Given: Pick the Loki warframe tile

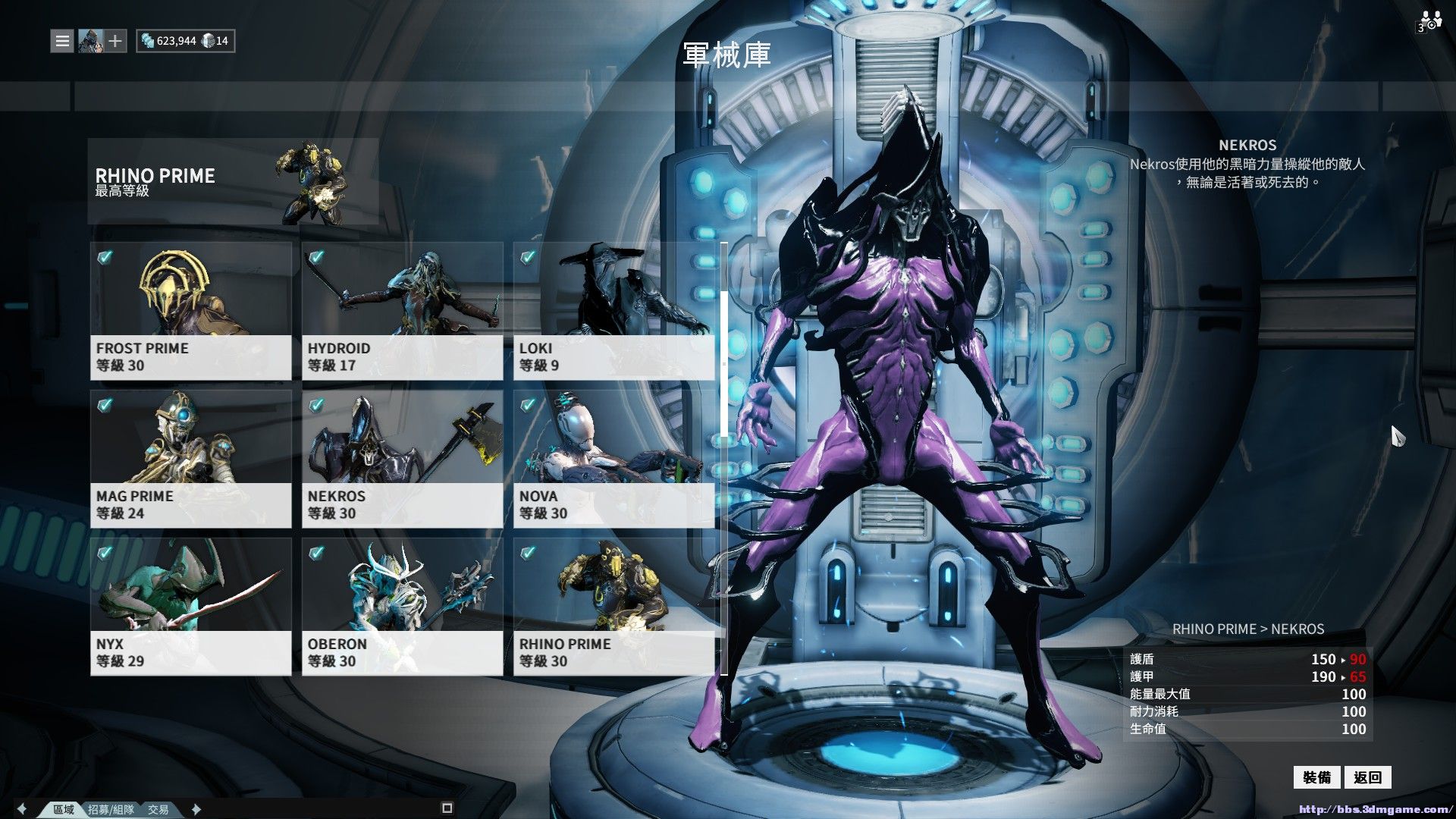Looking at the screenshot, I should [613, 311].
